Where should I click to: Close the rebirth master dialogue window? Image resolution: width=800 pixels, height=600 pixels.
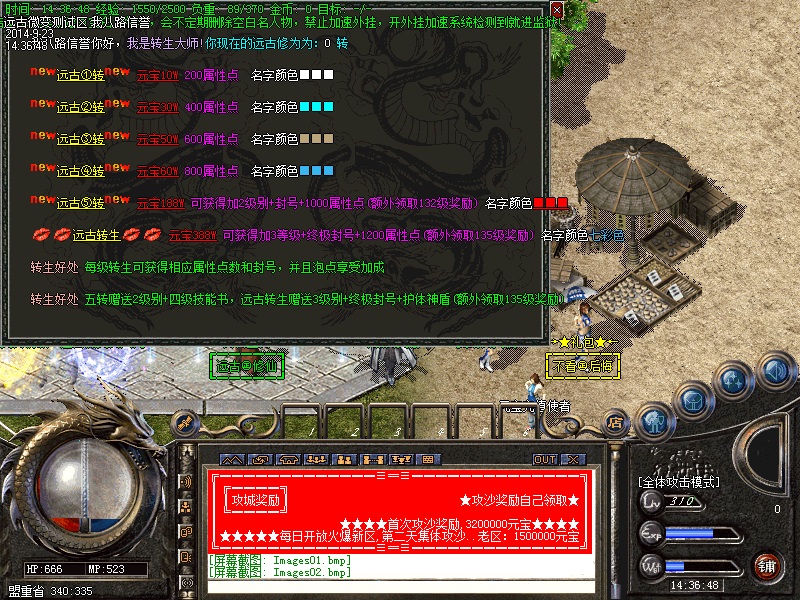click(557, 9)
